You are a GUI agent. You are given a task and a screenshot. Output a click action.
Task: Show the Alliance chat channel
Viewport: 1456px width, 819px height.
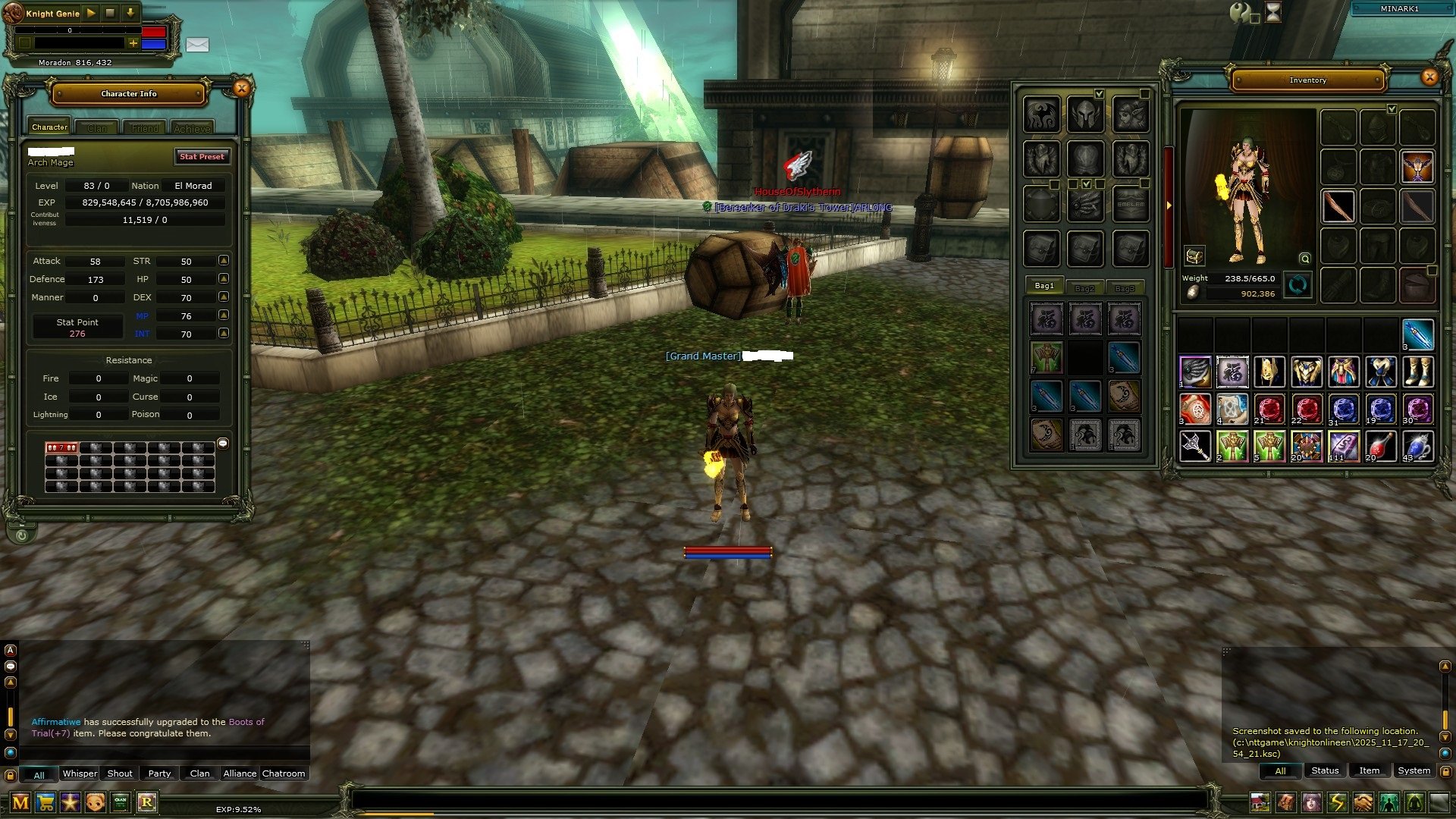click(x=240, y=773)
